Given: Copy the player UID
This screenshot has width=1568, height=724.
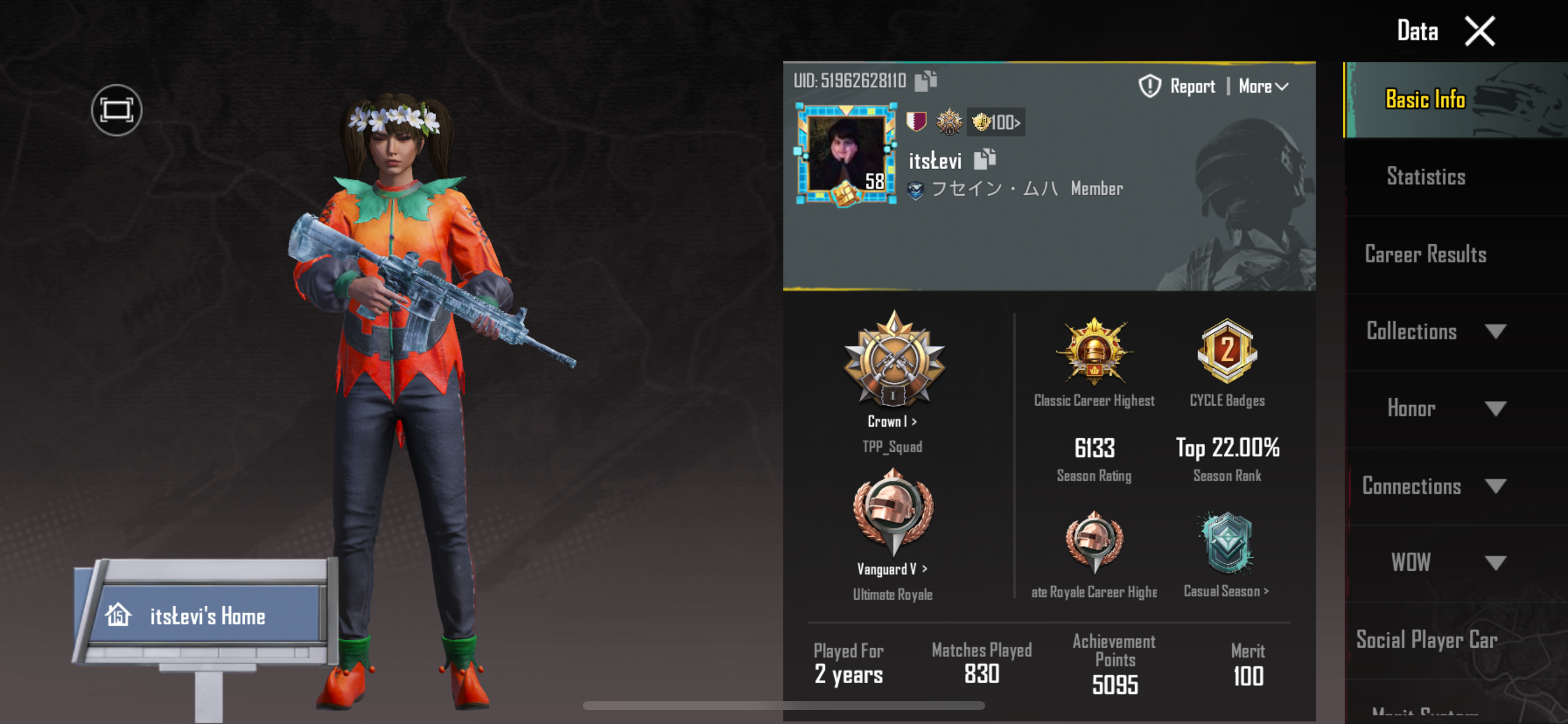Looking at the screenshot, I should pyautogui.click(x=926, y=80).
